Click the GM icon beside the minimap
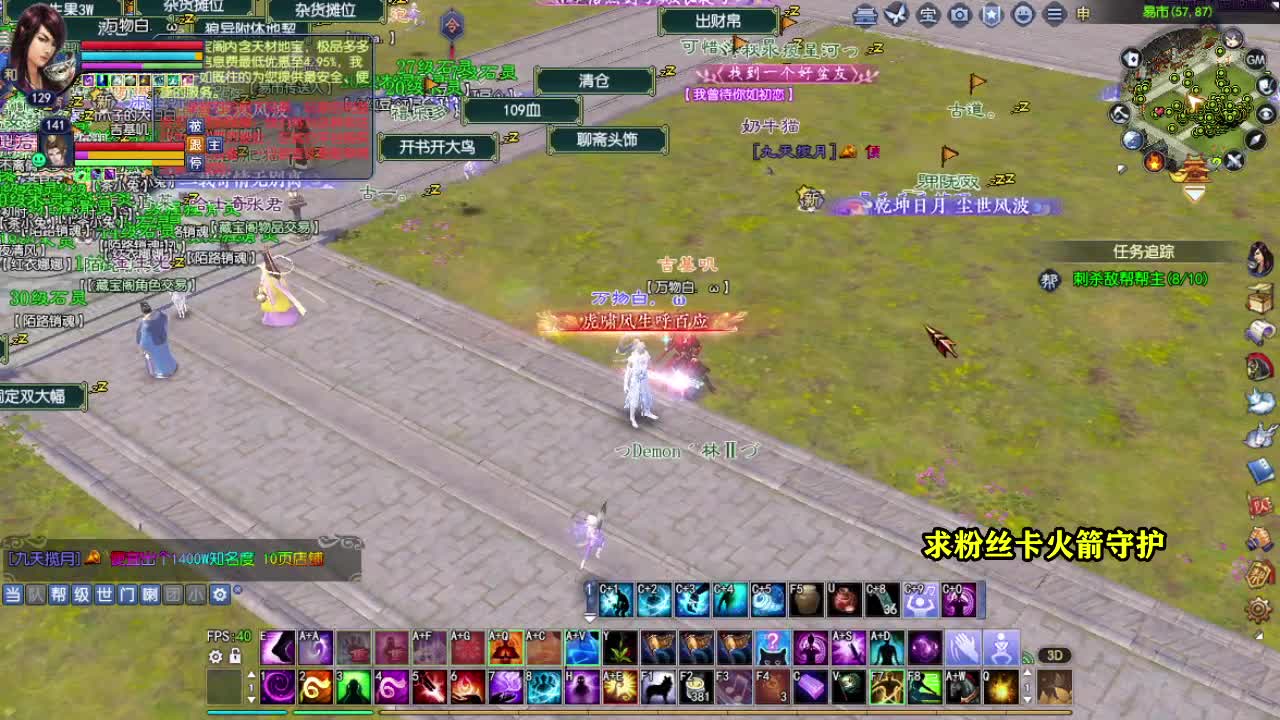The height and width of the screenshot is (720, 1280). 1256,60
